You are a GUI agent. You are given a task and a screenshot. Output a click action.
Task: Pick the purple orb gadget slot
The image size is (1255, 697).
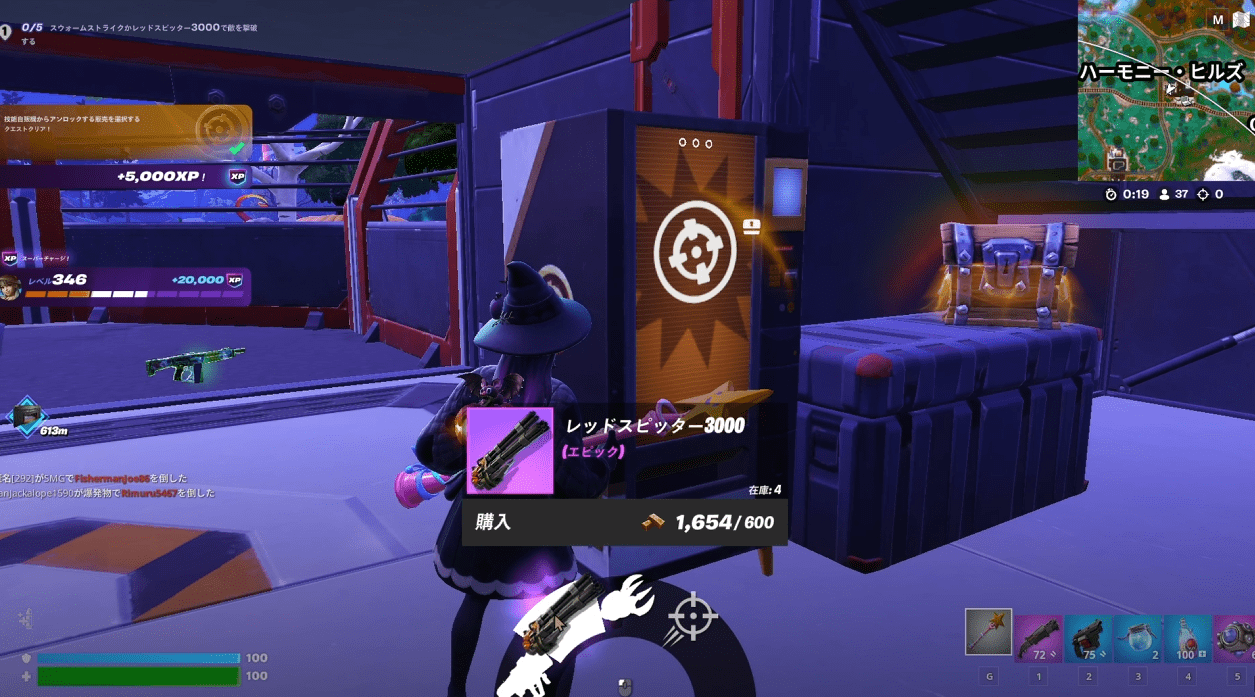[x=1236, y=639]
